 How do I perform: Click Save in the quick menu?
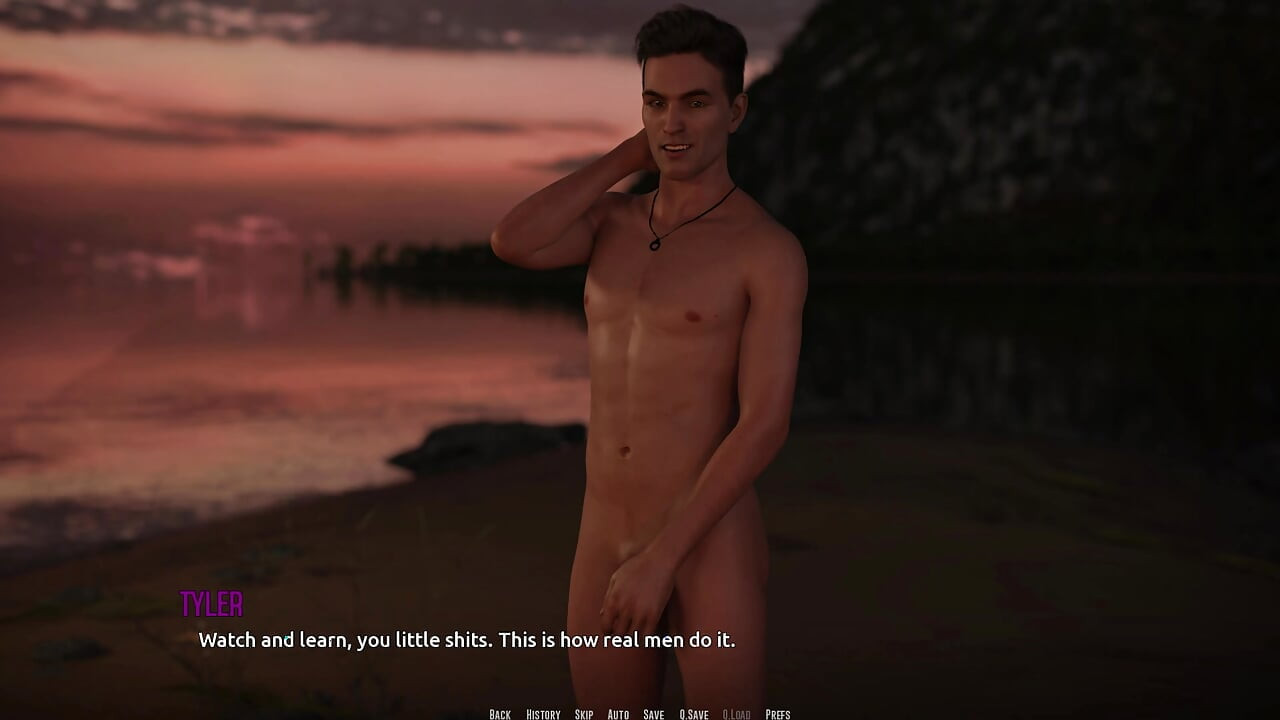coord(652,714)
